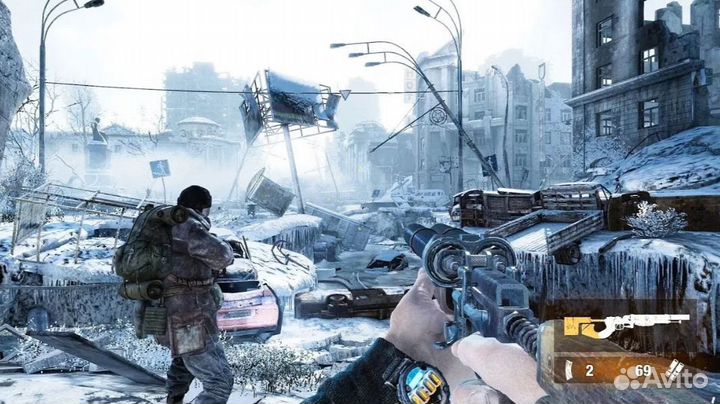Select the equipped rifle icon in the HUD
Screen dimensions: 720x404
click(626, 325)
